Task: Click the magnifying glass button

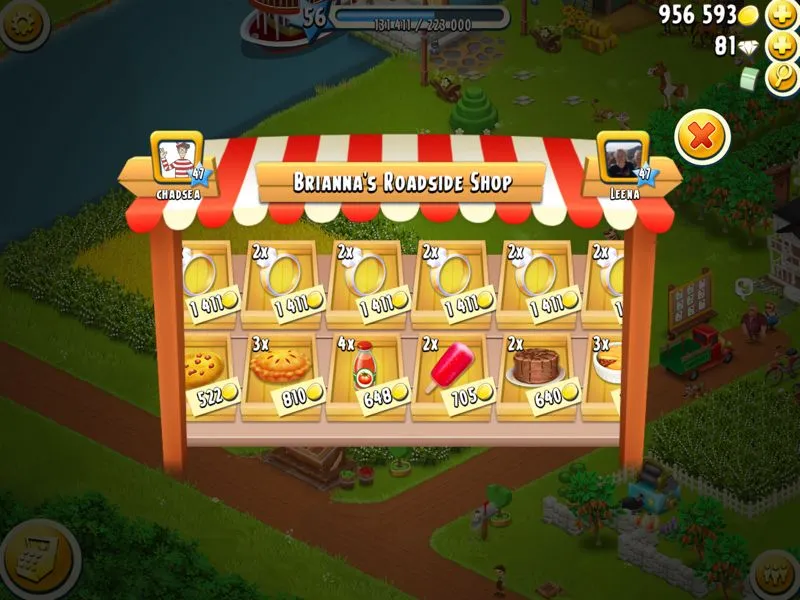Action: tap(781, 78)
